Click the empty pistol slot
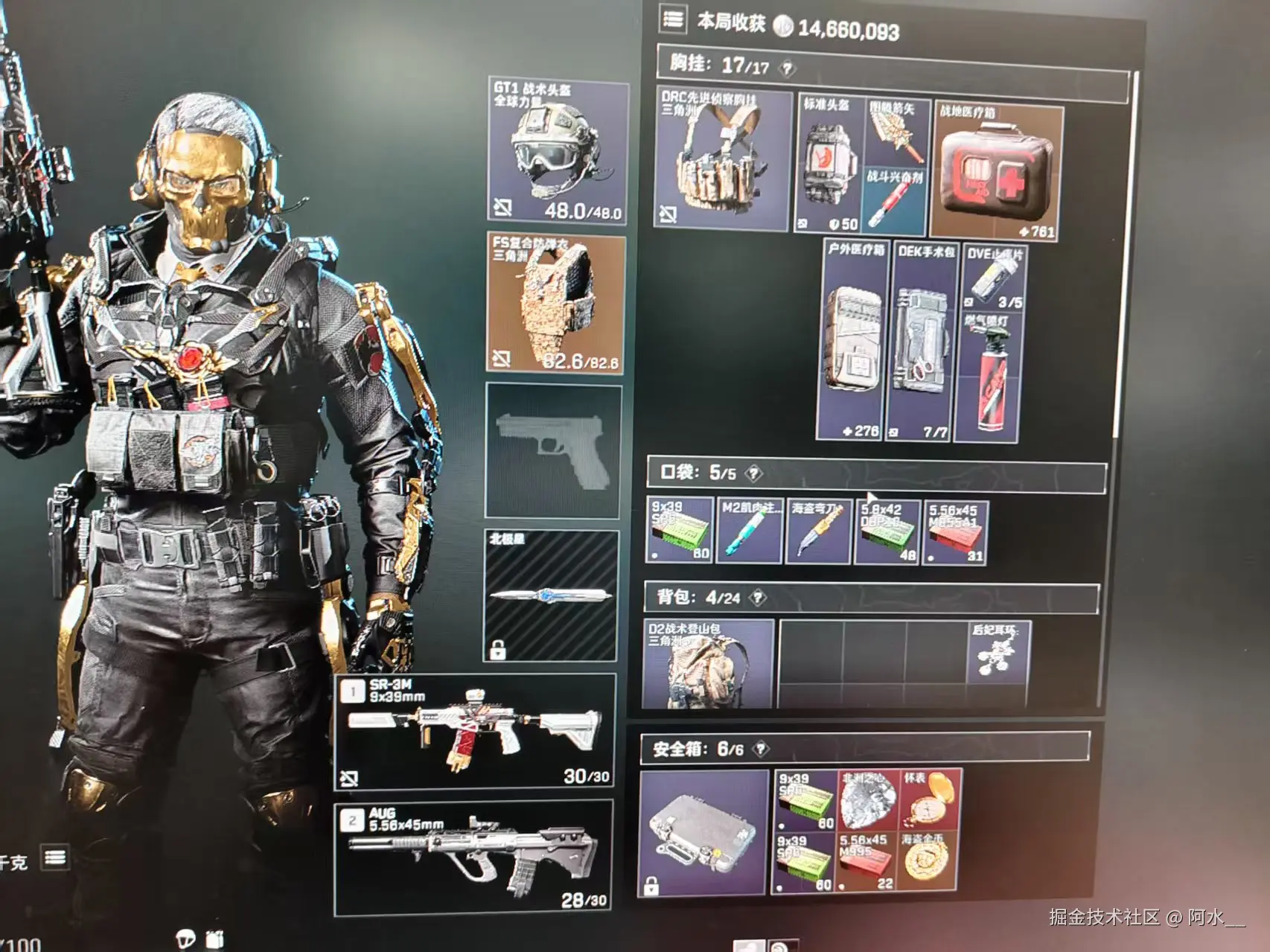Viewport: 1270px width, 952px height. click(552, 450)
